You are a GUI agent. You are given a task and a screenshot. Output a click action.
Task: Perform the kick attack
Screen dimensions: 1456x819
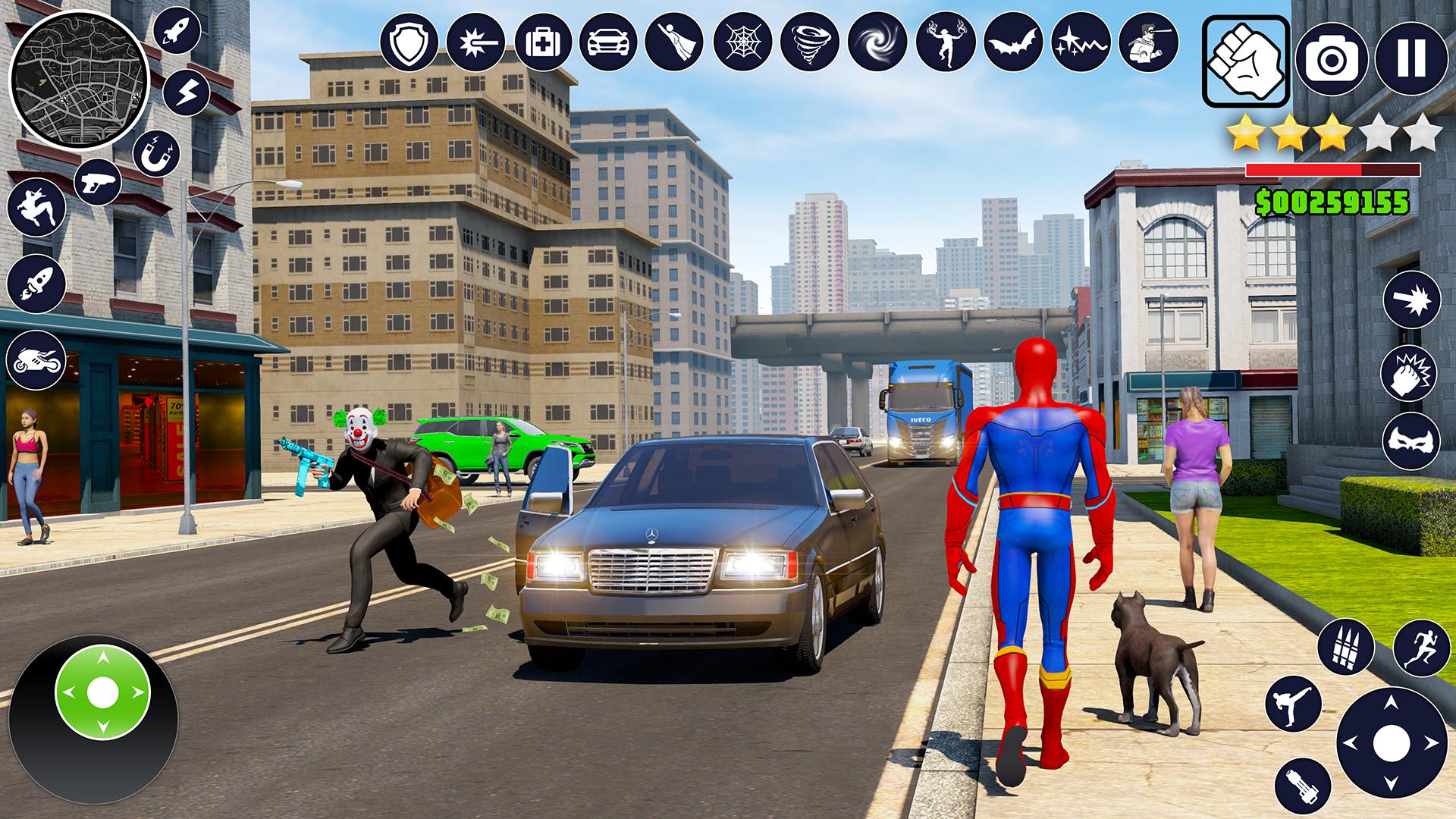click(x=1293, y=703)
